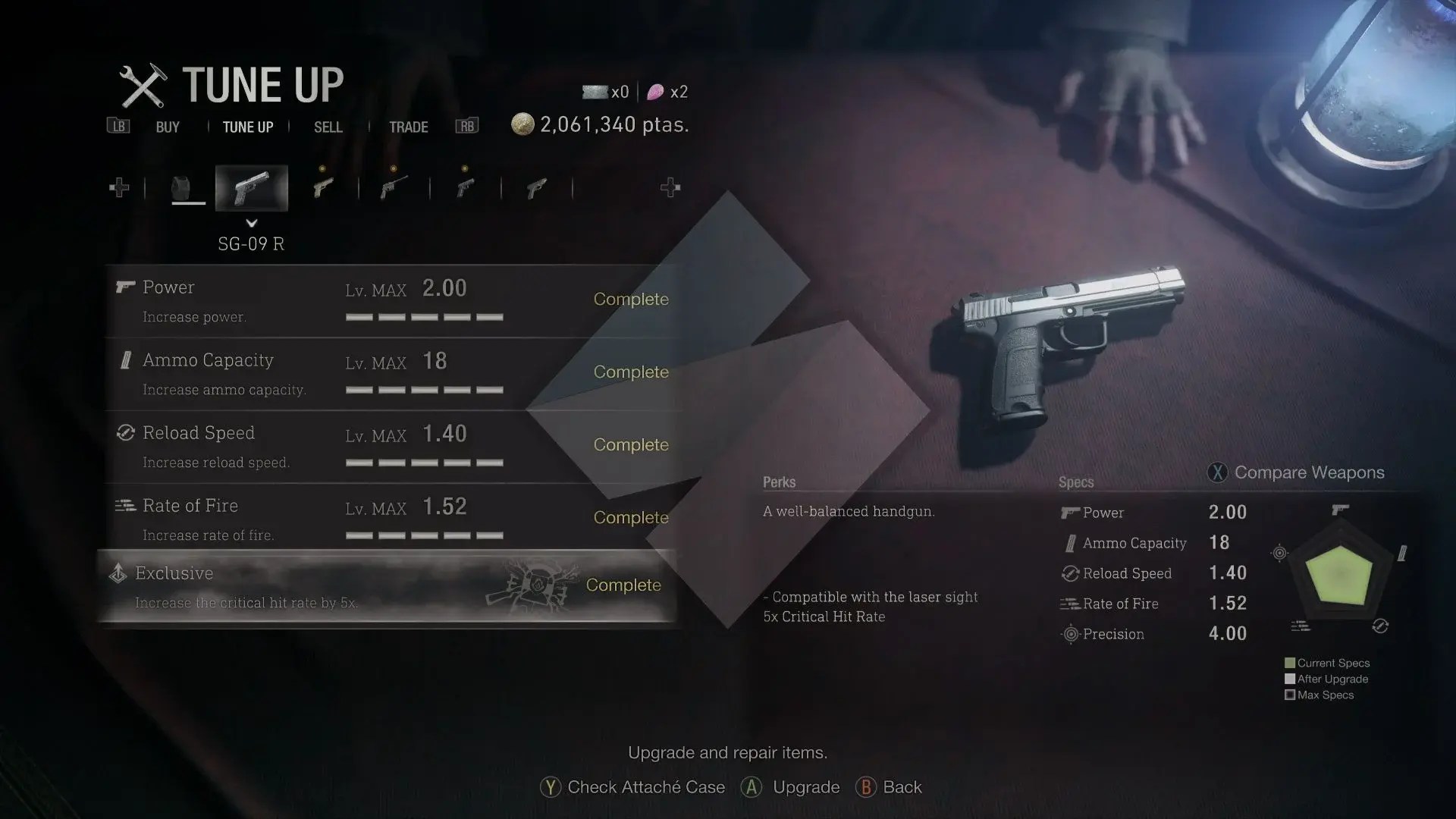Select the last handgun in the weapon strip
Screen dimensions: 1456x819
tap(537, 187)
